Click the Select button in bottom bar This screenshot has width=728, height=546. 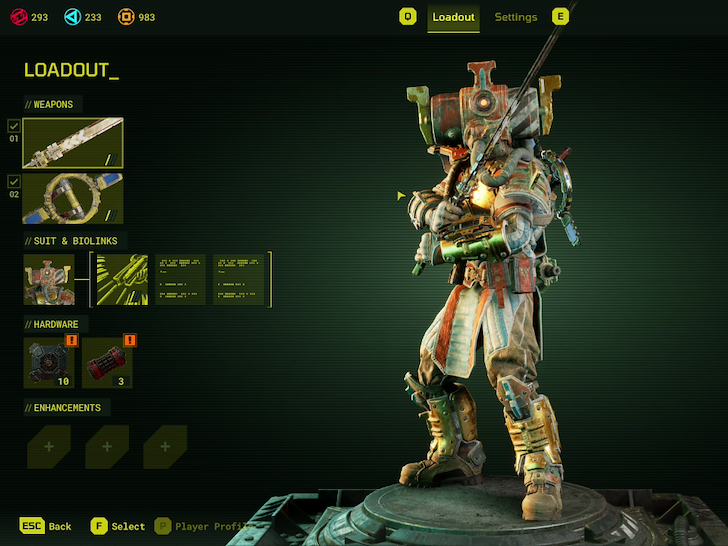(117, 526)
